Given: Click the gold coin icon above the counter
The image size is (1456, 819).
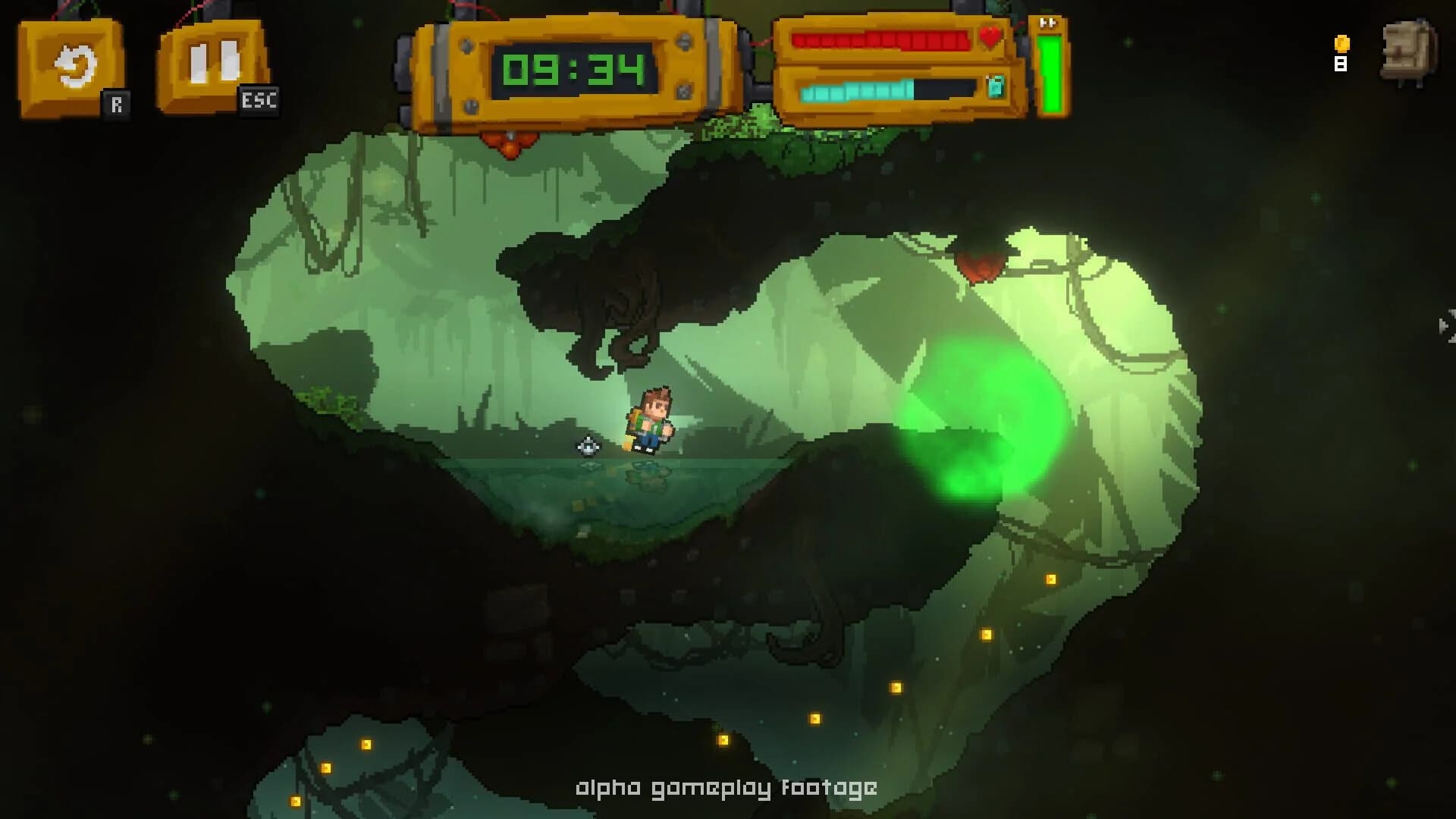Looking at the screenshot, I should coord(1341,44).
